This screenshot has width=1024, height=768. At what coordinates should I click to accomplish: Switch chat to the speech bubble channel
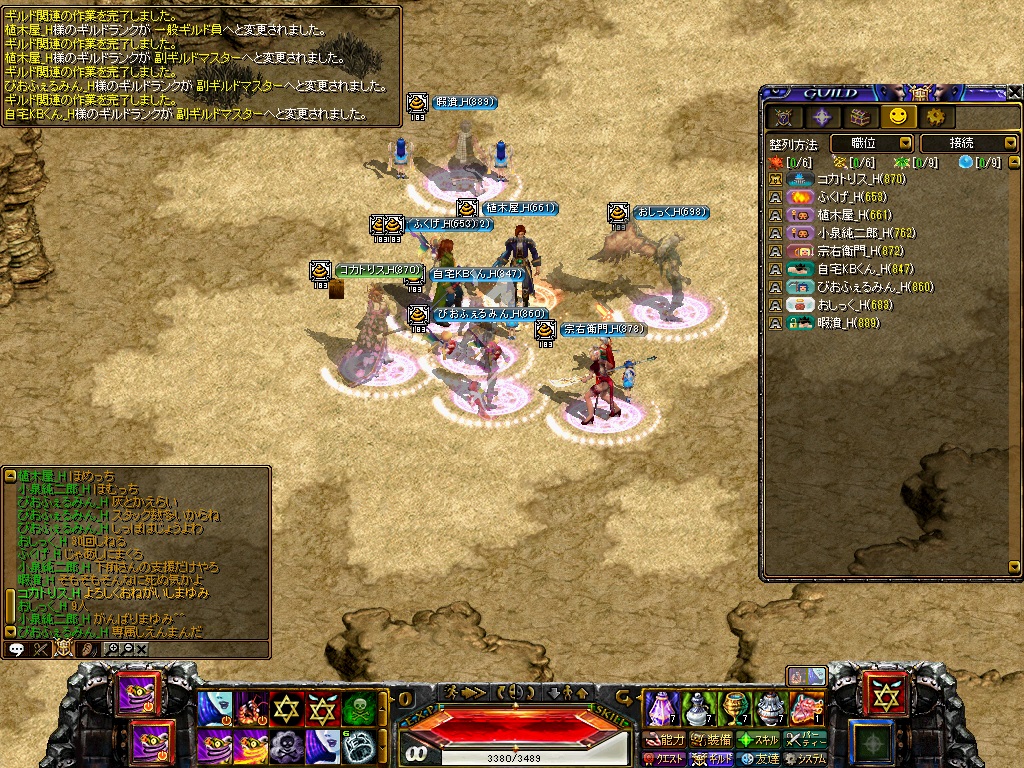pyautogui.click(x=17, y=649)
